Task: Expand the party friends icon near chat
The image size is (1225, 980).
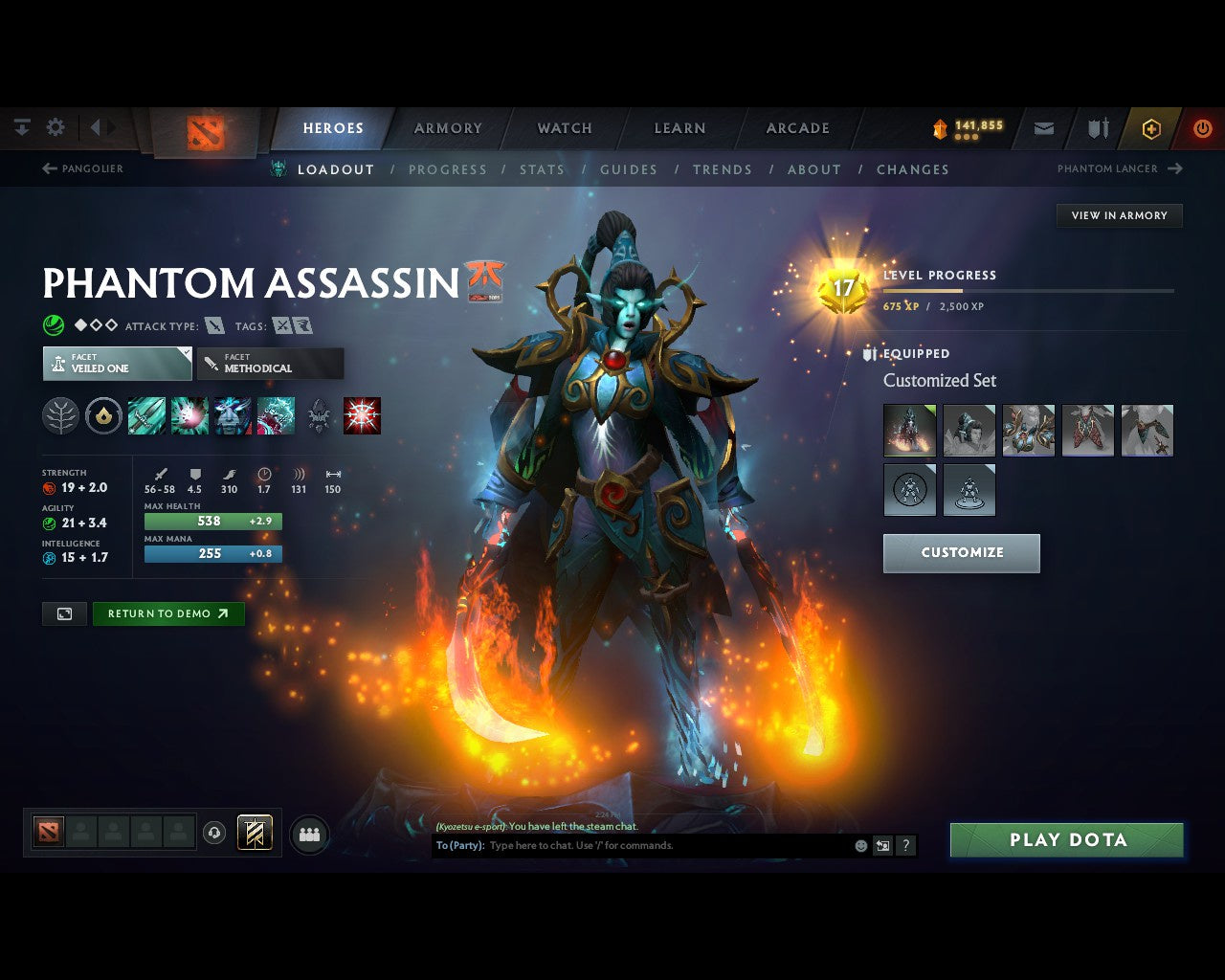Action: 308,835
